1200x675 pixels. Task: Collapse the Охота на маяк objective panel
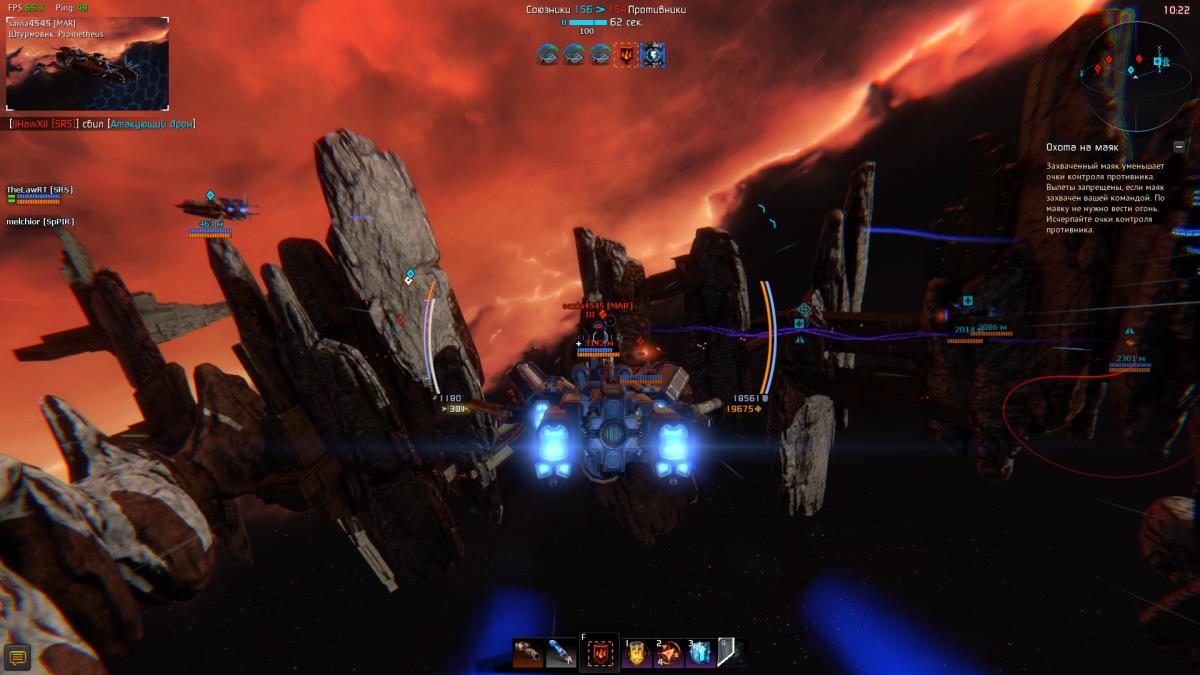(1179, 146)
